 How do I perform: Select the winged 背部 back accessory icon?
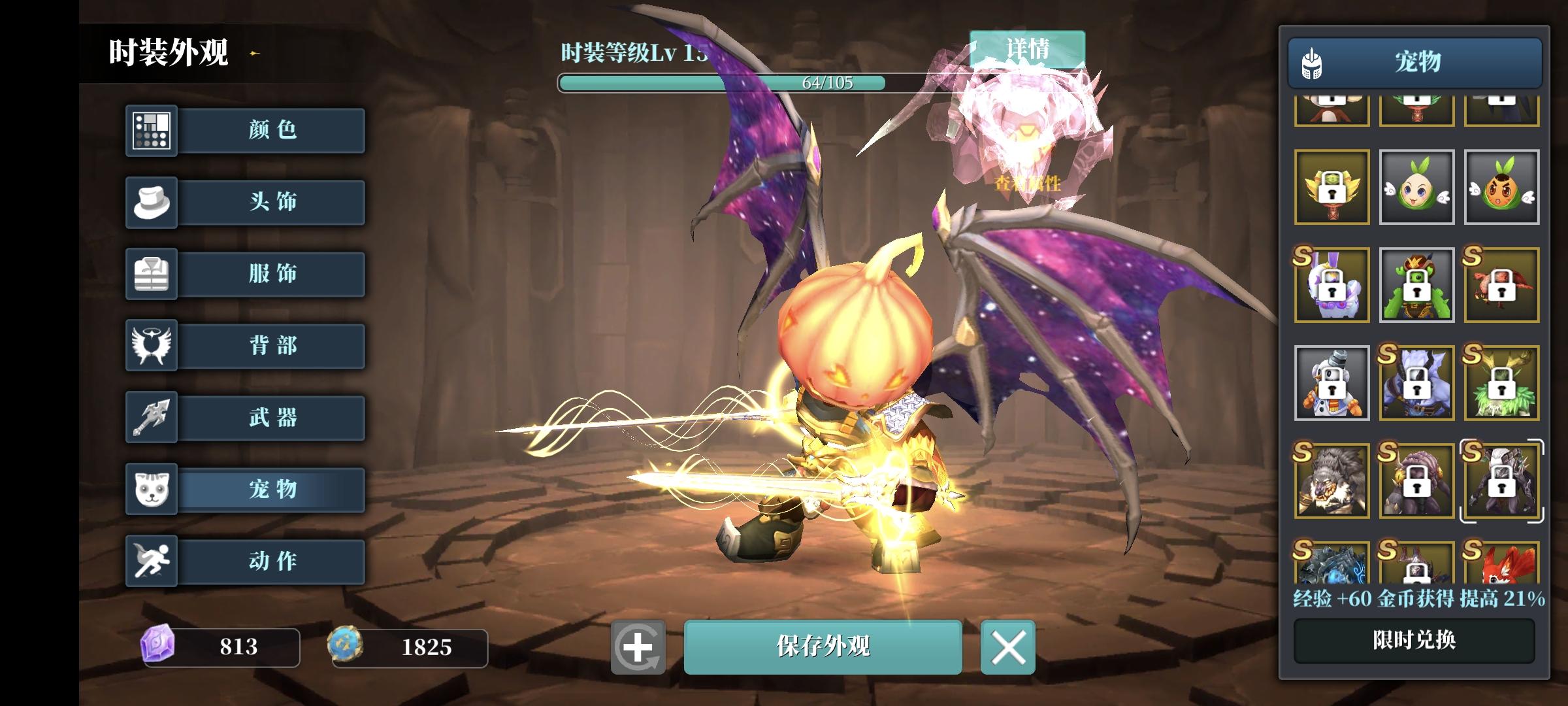pyautogui.click(x=151, y=346)
